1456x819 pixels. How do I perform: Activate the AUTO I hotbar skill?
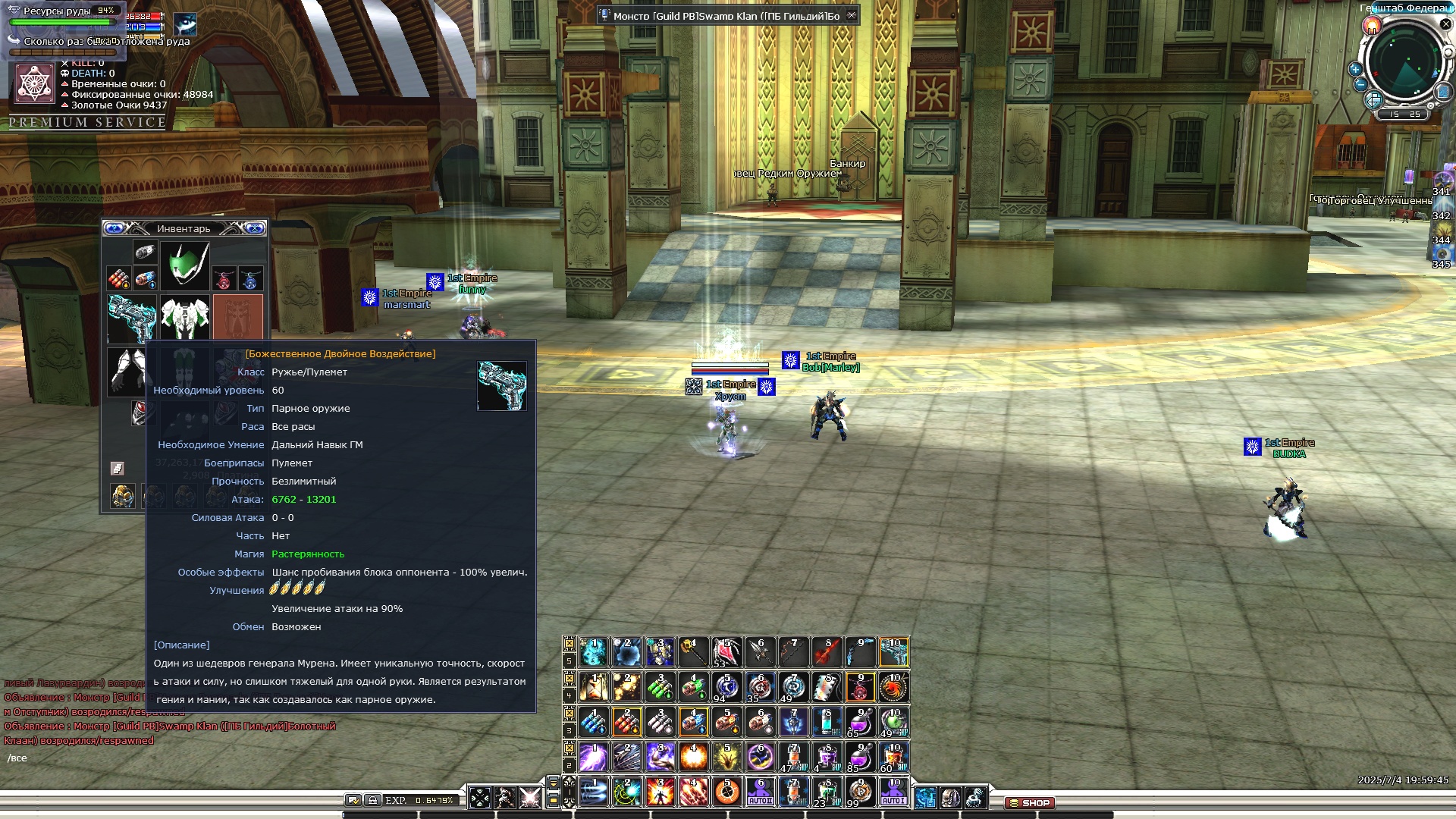pyautogui.click(x=893, y=792)
